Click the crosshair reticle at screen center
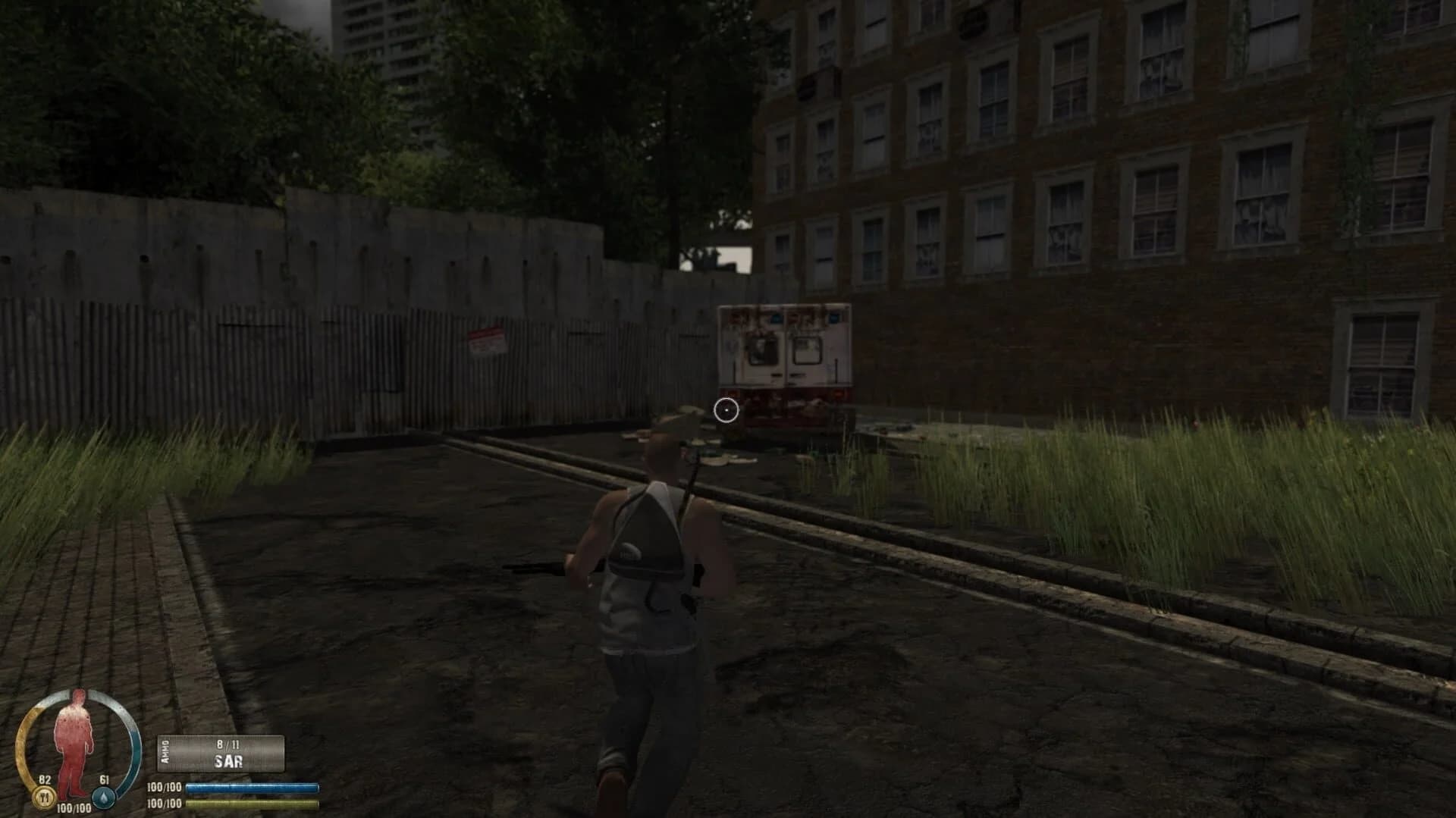The width and height of the screenshot is (1456, 818). (726, 409)
